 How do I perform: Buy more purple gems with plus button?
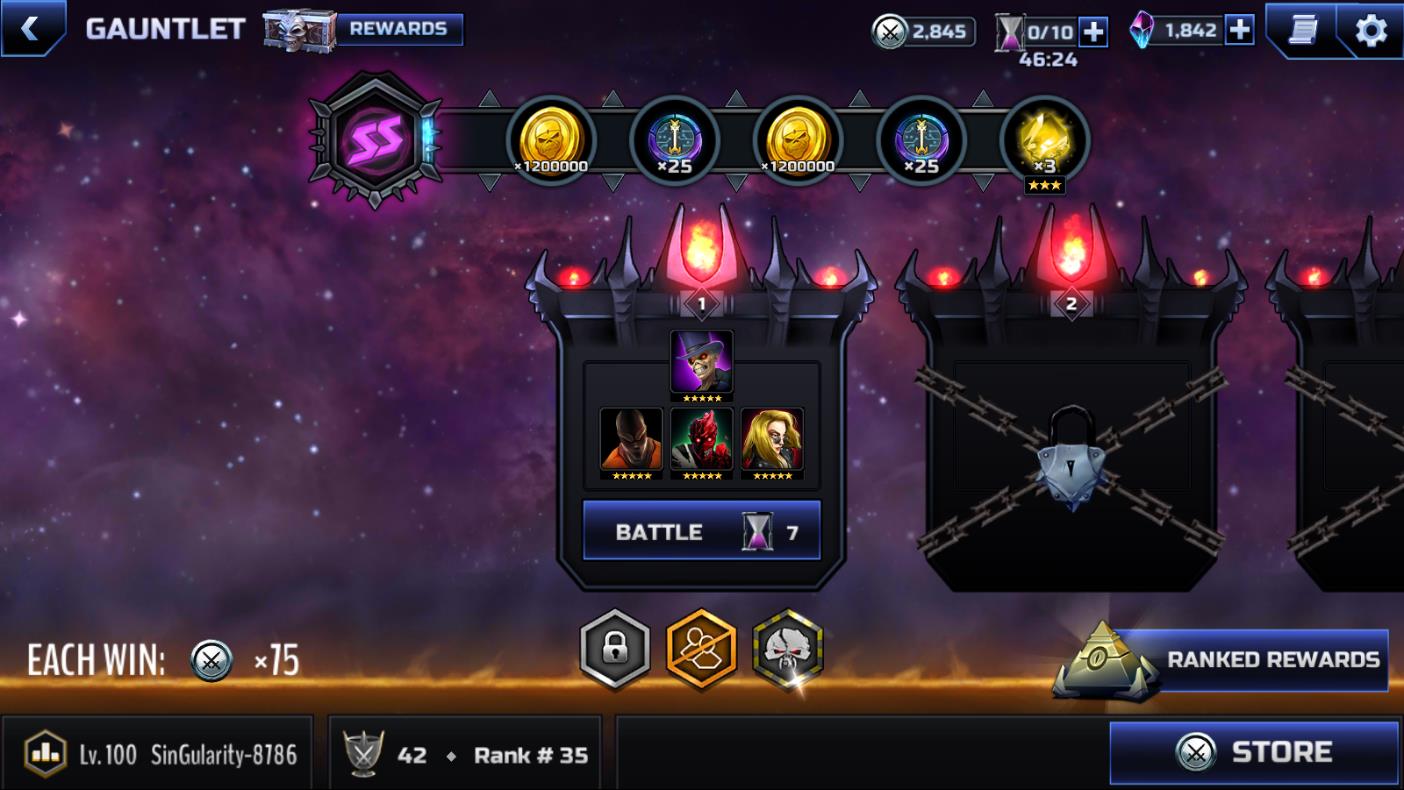(1239, 30)
